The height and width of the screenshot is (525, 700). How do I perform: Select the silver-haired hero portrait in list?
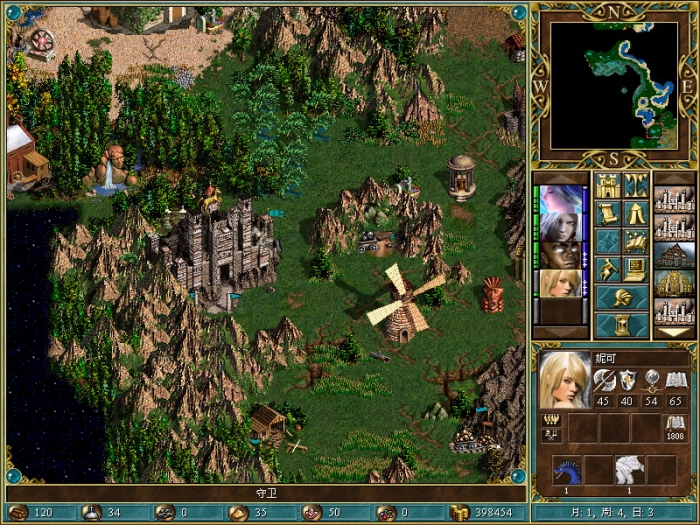tap(560, 227)
